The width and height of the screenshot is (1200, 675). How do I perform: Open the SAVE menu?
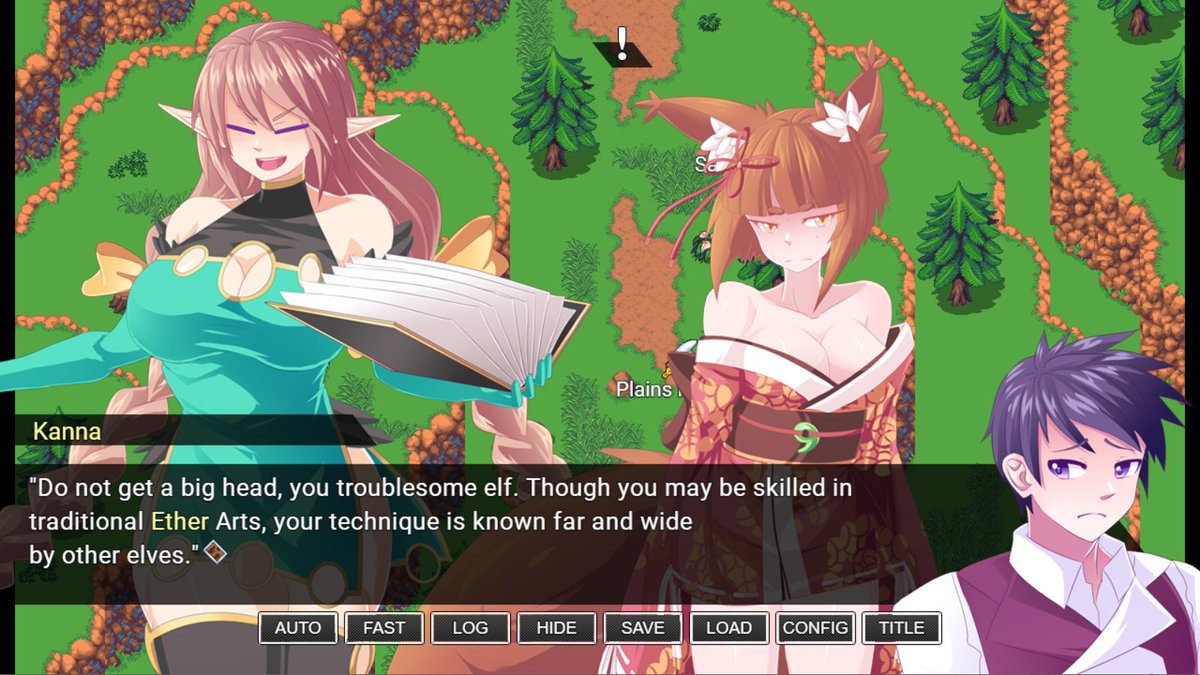642,628
